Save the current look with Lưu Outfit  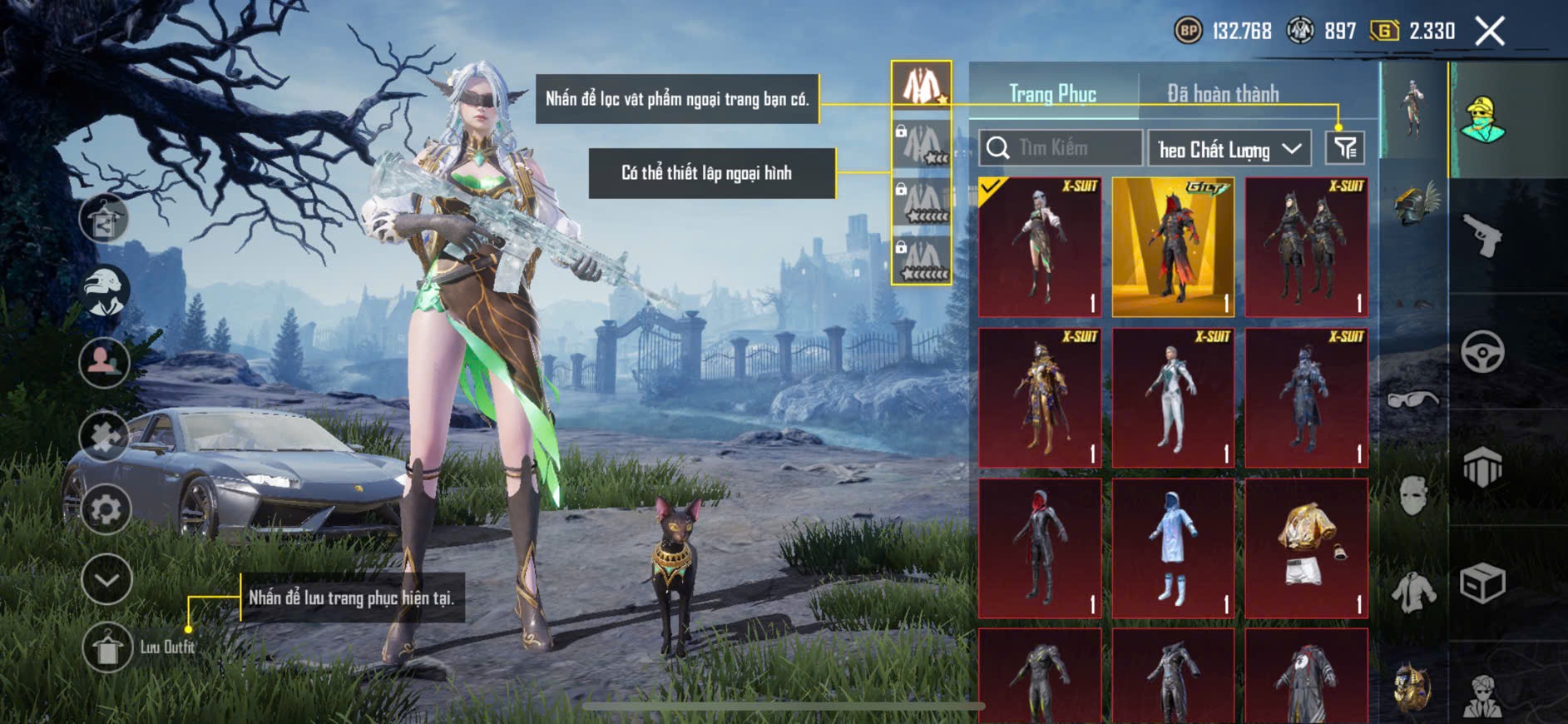click(108, 647)
